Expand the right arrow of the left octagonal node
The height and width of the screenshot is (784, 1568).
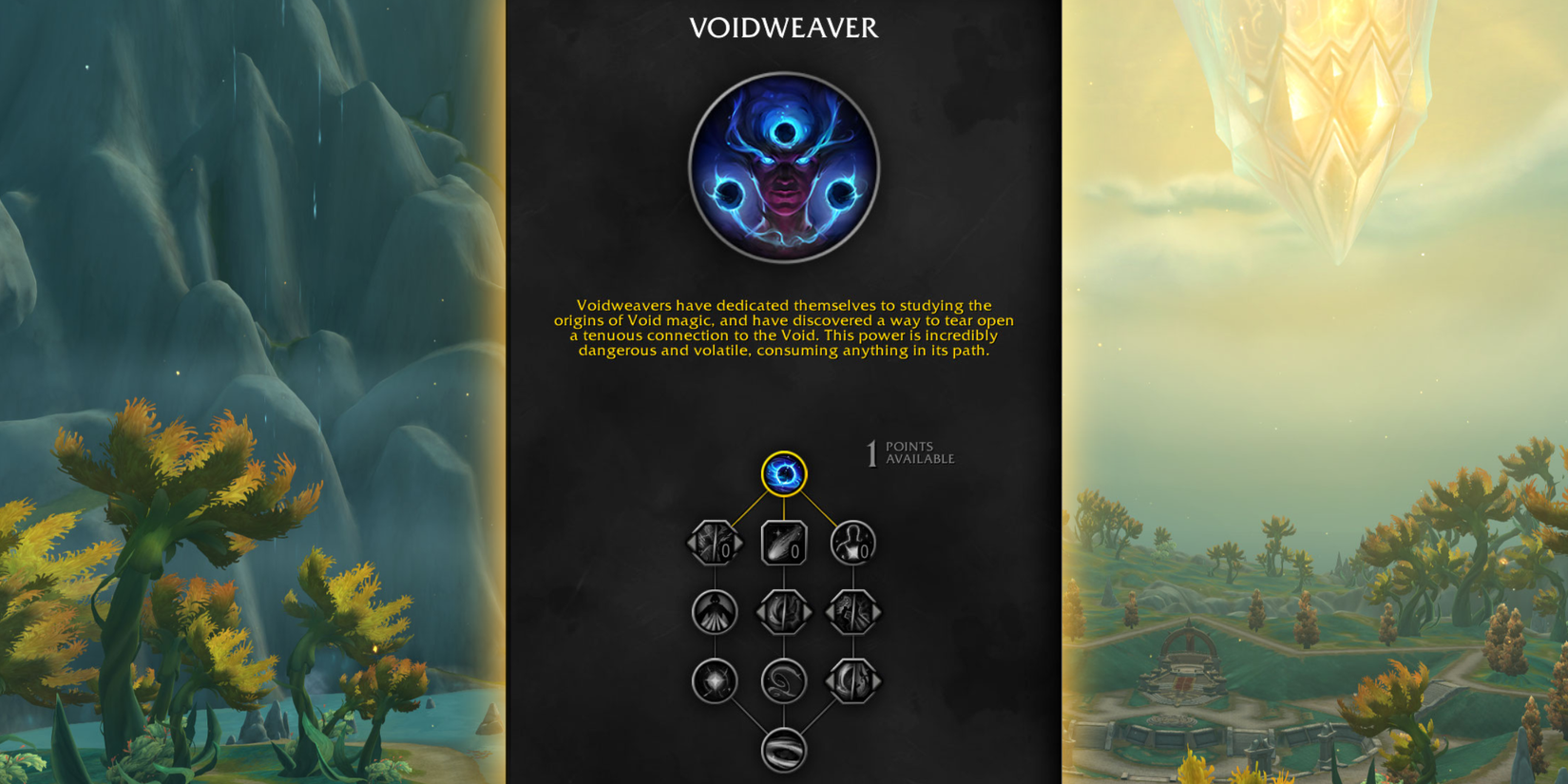coord(739,542)
